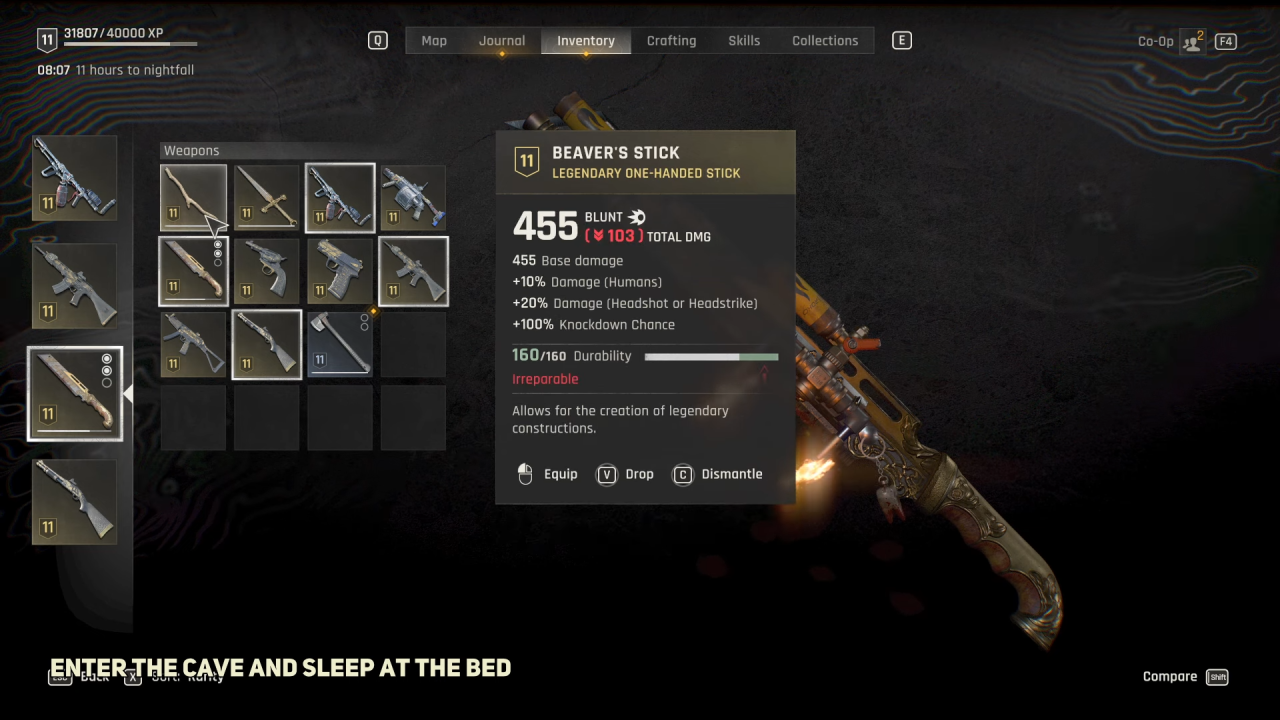Select the shotgun in the weapons grid

(x=267, y=345)
